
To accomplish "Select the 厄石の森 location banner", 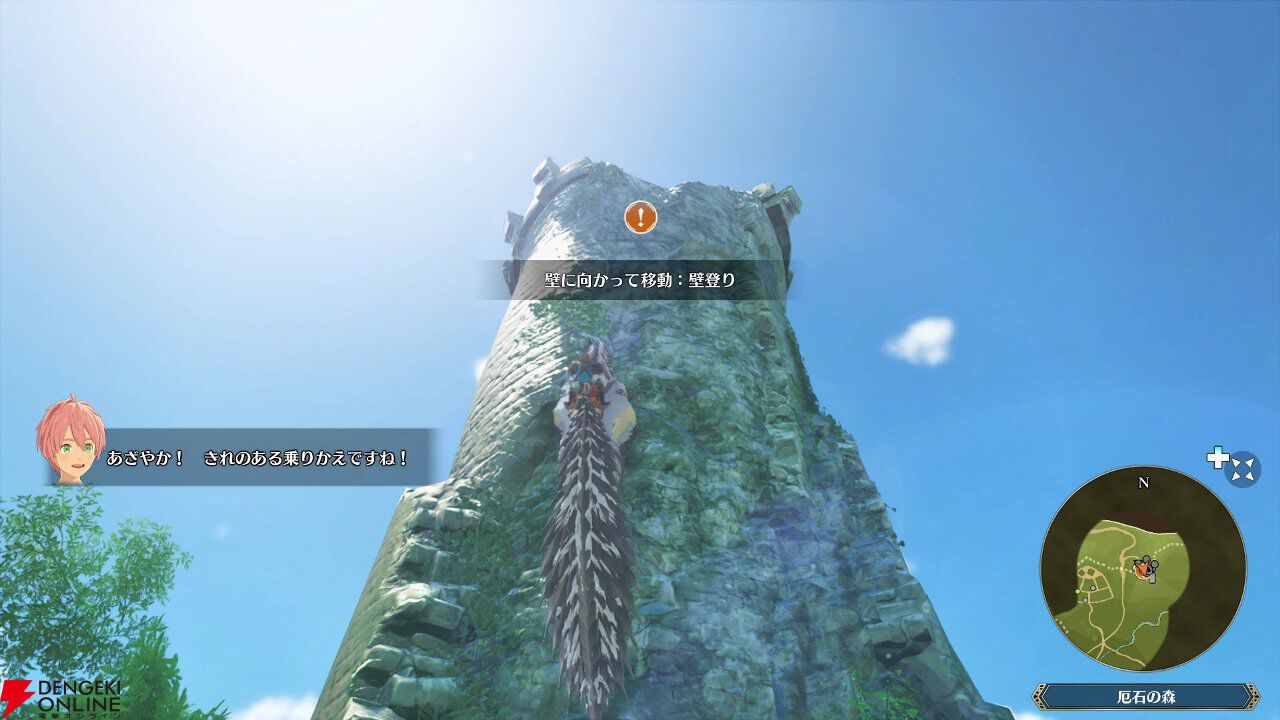I will (x=1145, y=696).
